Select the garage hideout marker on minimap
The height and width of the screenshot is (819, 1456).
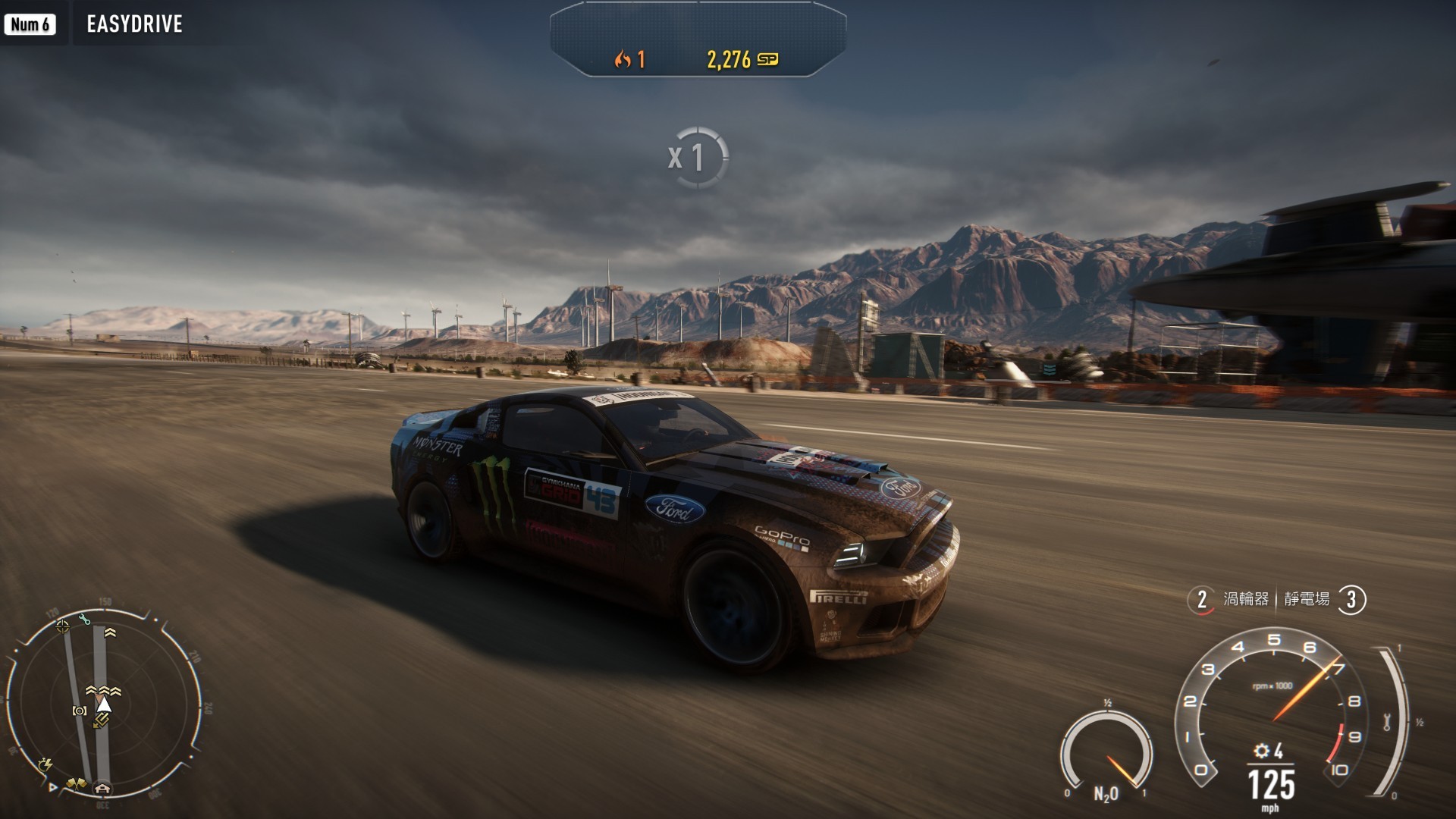pos(102,789)
